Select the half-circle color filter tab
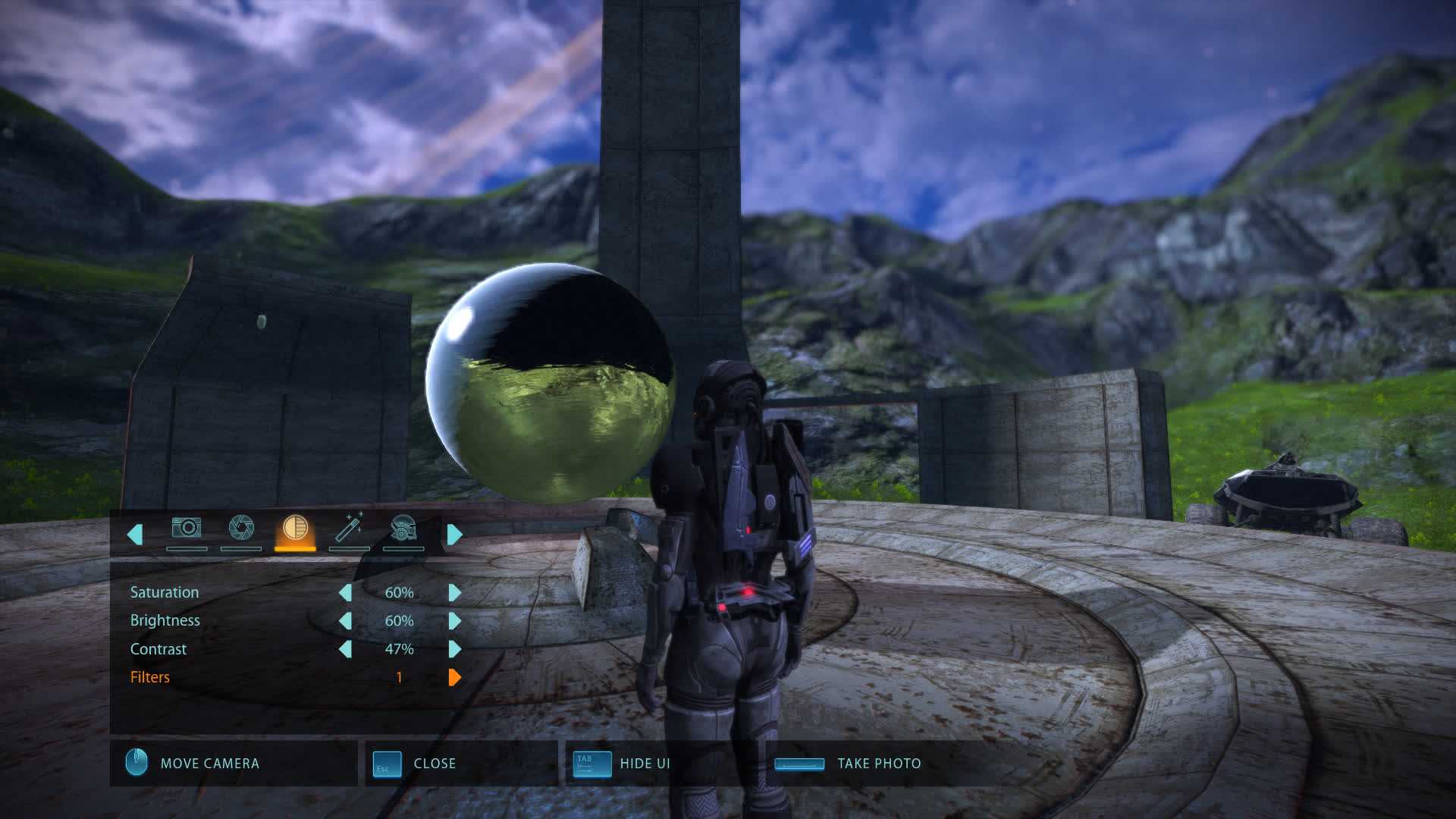This screenshot has width=1456, height=819. pos(295,529)
